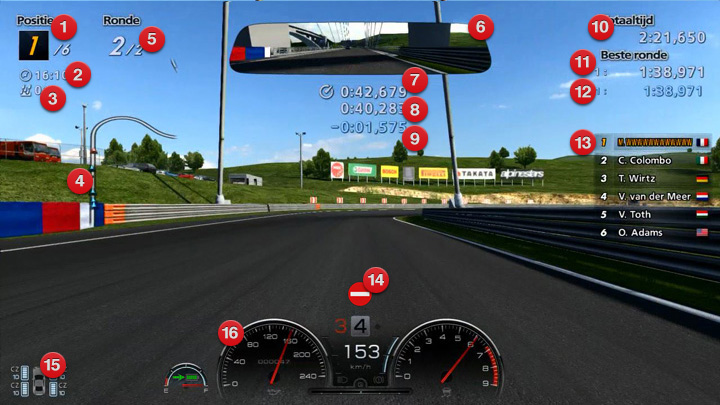Select the highlighted first-place standings row
The height and width of the screenshot is (405, 720).
point(655,142)
